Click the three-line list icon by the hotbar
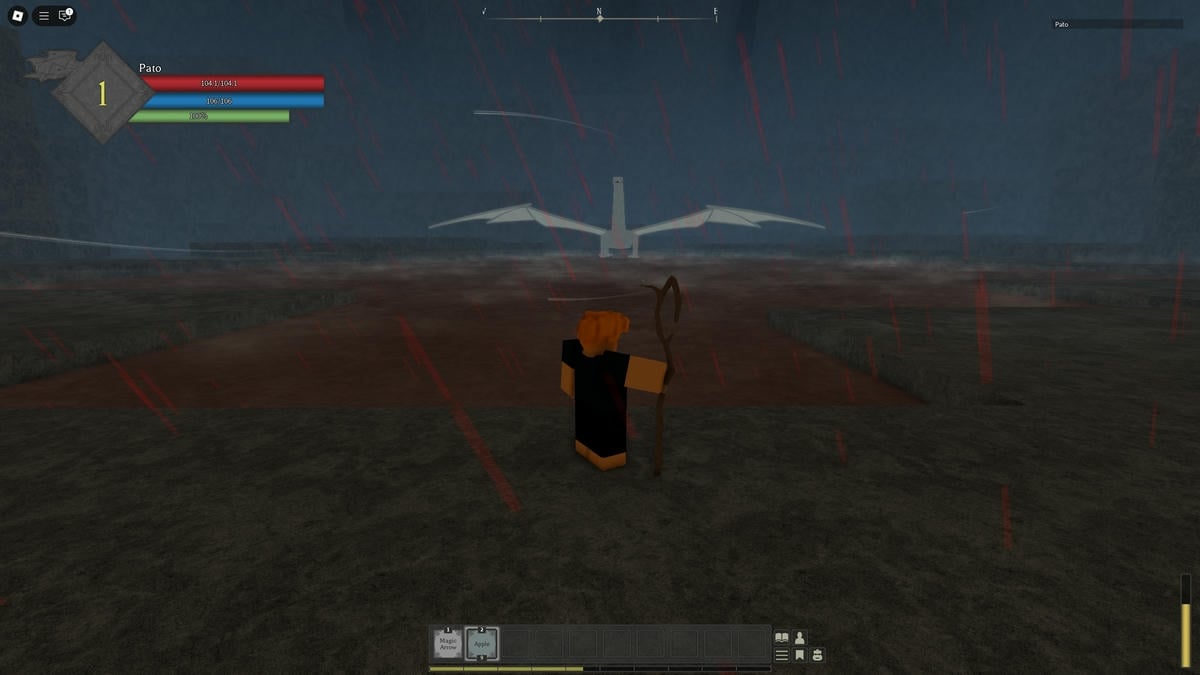 click(x=782, y=656)
